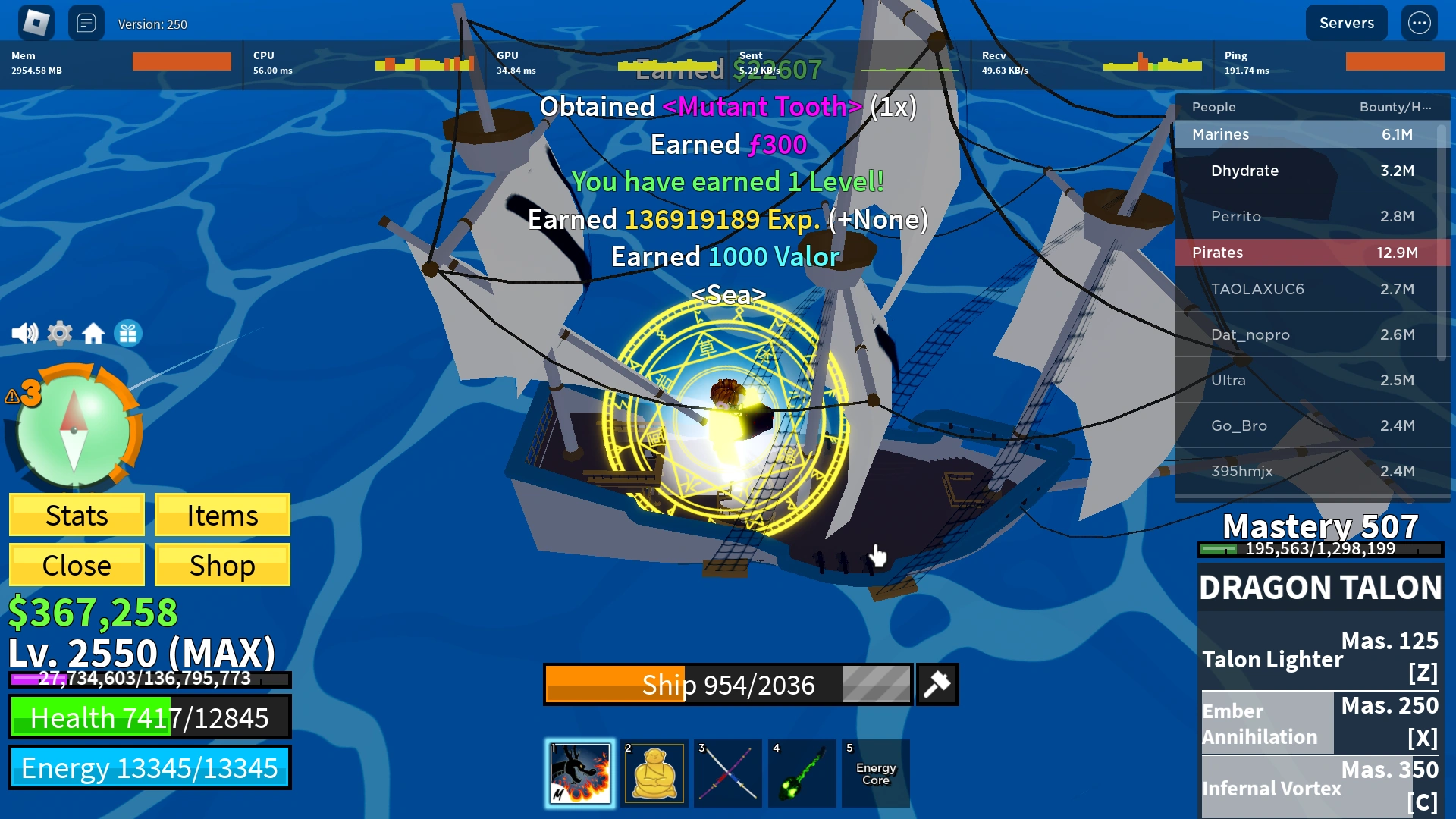Screen dimensions: 1456x819
Task: Open the Shop menu
Action: pos(221,564)
